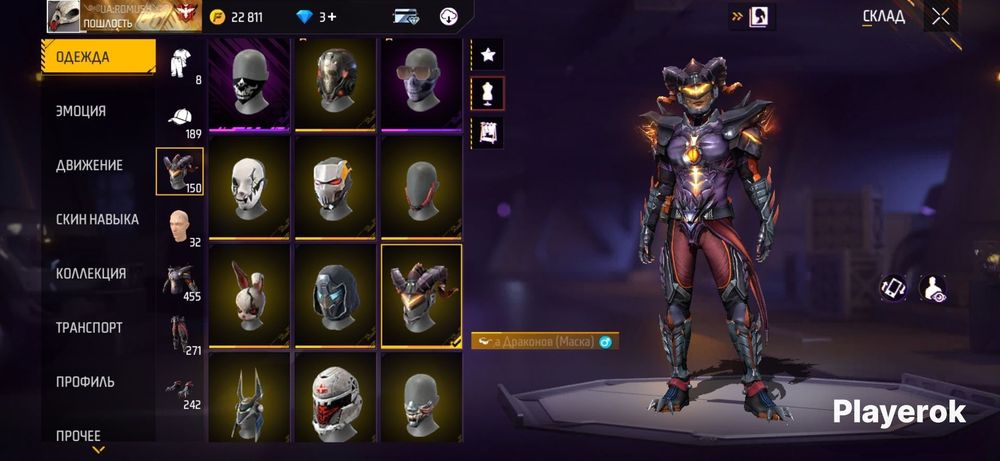Open the Скин навыка category

98,219
